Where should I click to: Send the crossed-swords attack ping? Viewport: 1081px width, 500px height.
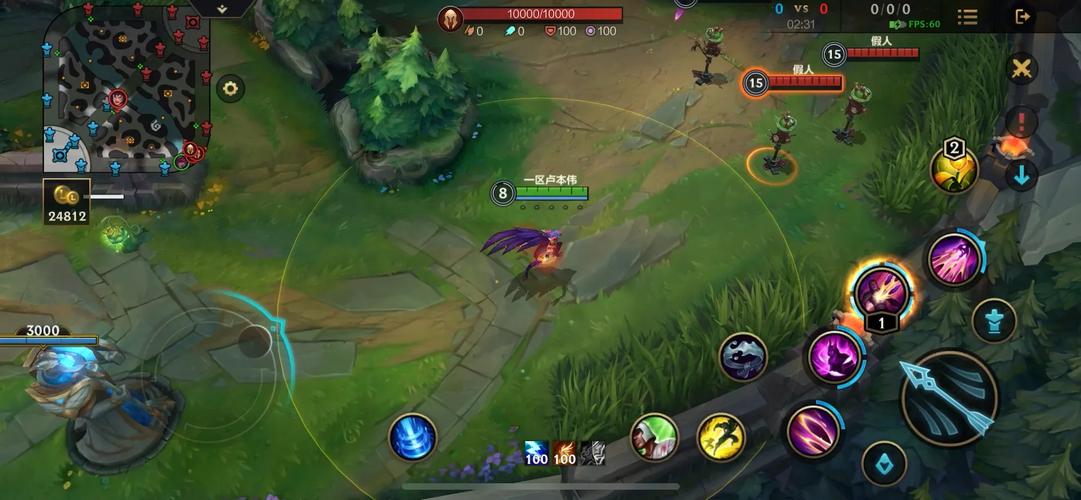tap(1021, 69)
